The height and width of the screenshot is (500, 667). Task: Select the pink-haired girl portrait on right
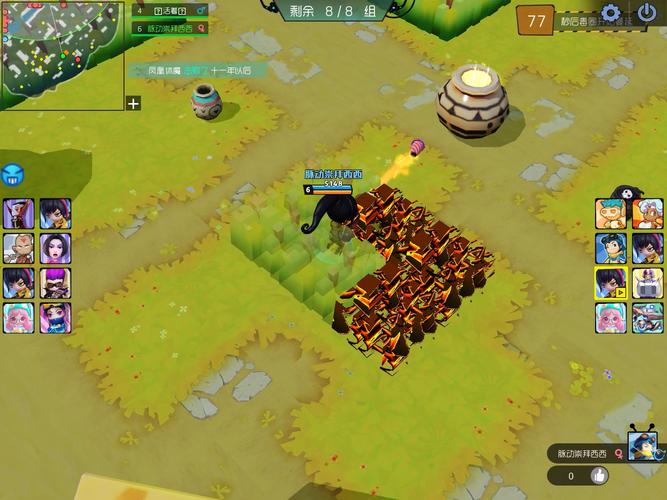pyautogui.click(x=610, y=318)
